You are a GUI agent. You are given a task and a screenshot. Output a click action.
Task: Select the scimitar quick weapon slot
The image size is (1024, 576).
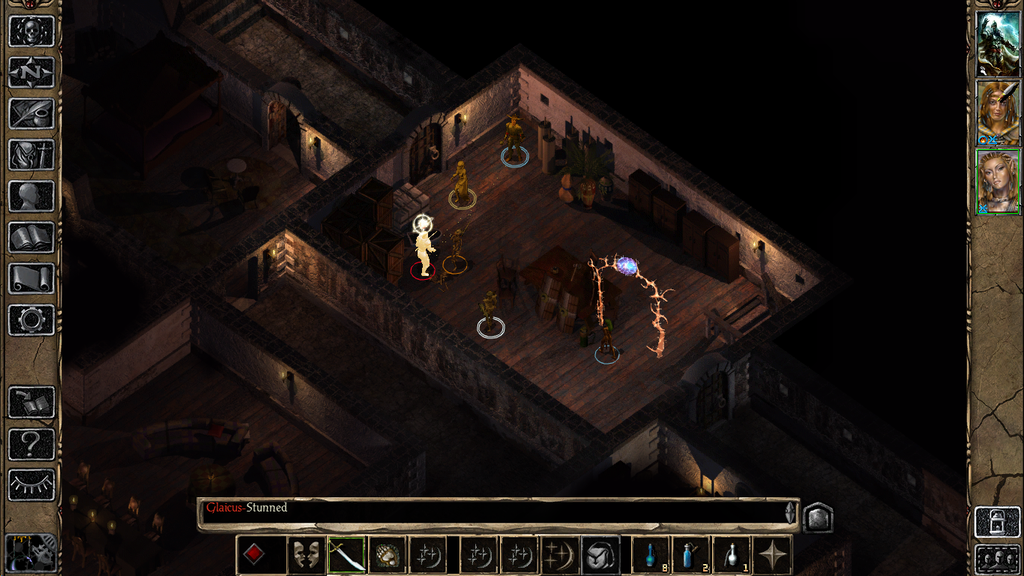click(347, 555)
